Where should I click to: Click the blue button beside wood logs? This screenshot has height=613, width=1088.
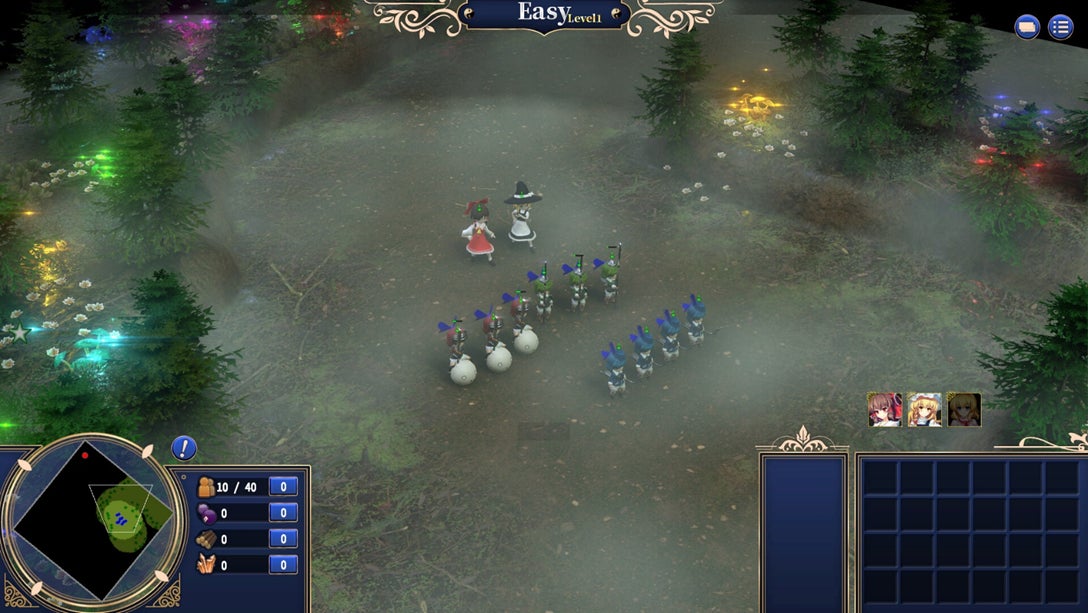pyautogui.click(x=283, y=539)
